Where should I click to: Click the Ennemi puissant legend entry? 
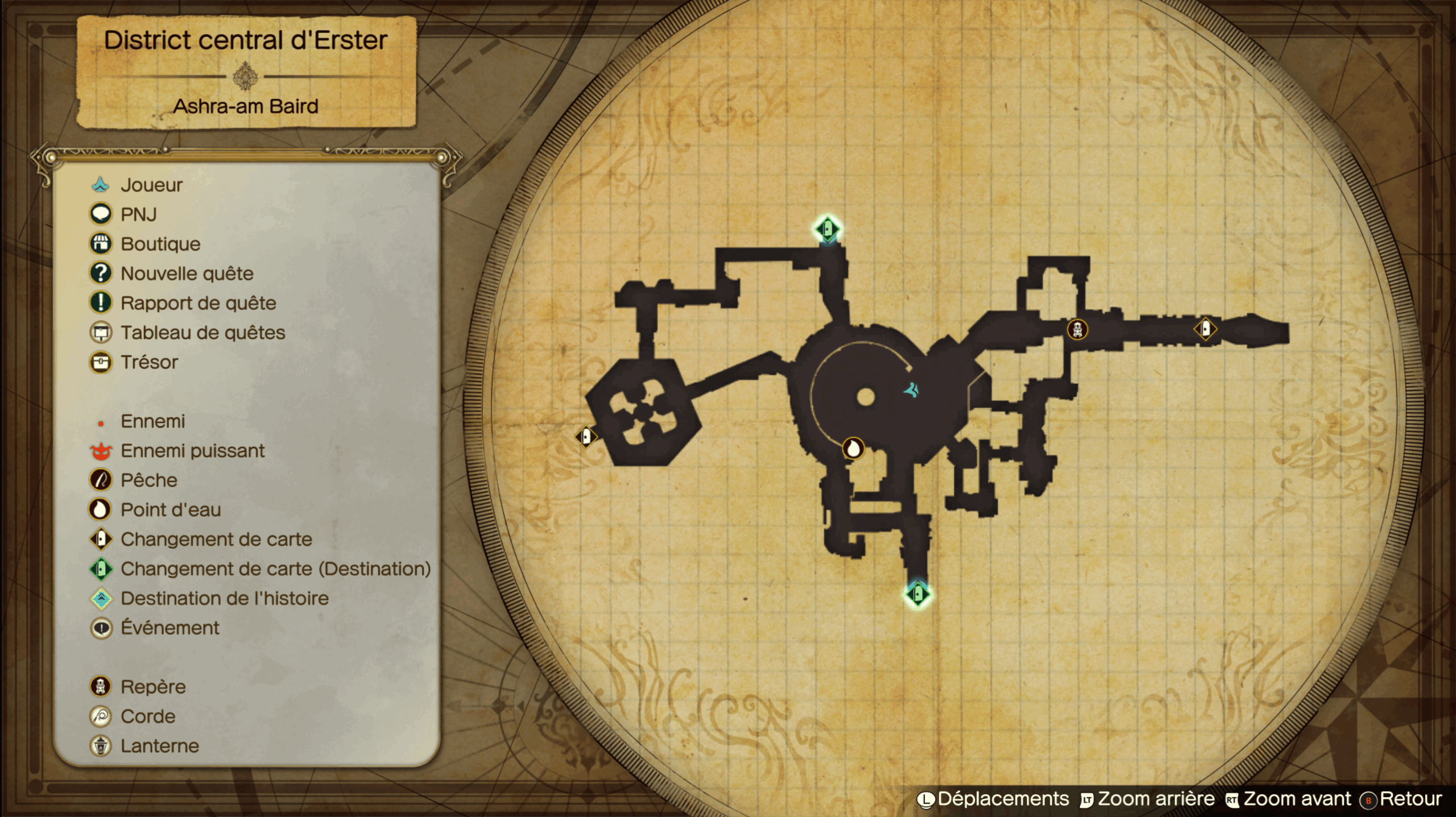(x=192, y=451)
